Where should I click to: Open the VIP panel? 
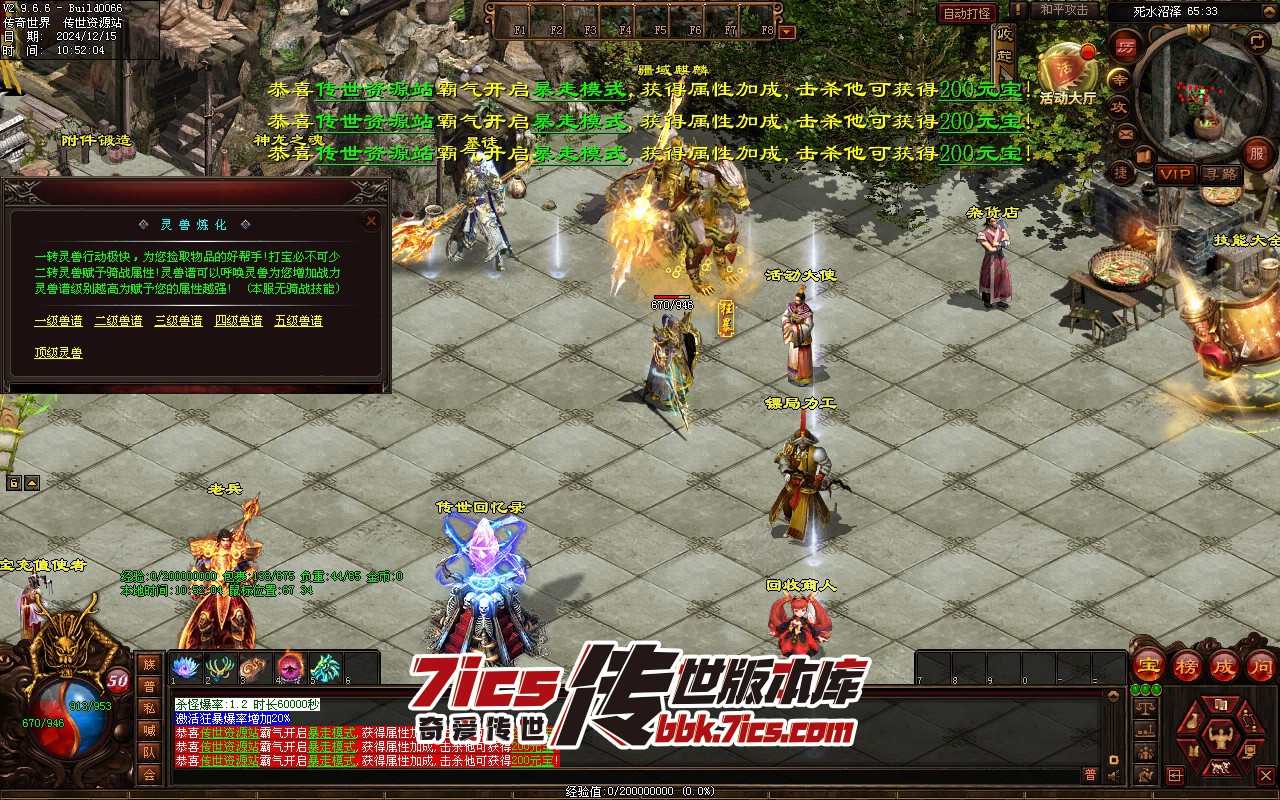coord(1175,174)
